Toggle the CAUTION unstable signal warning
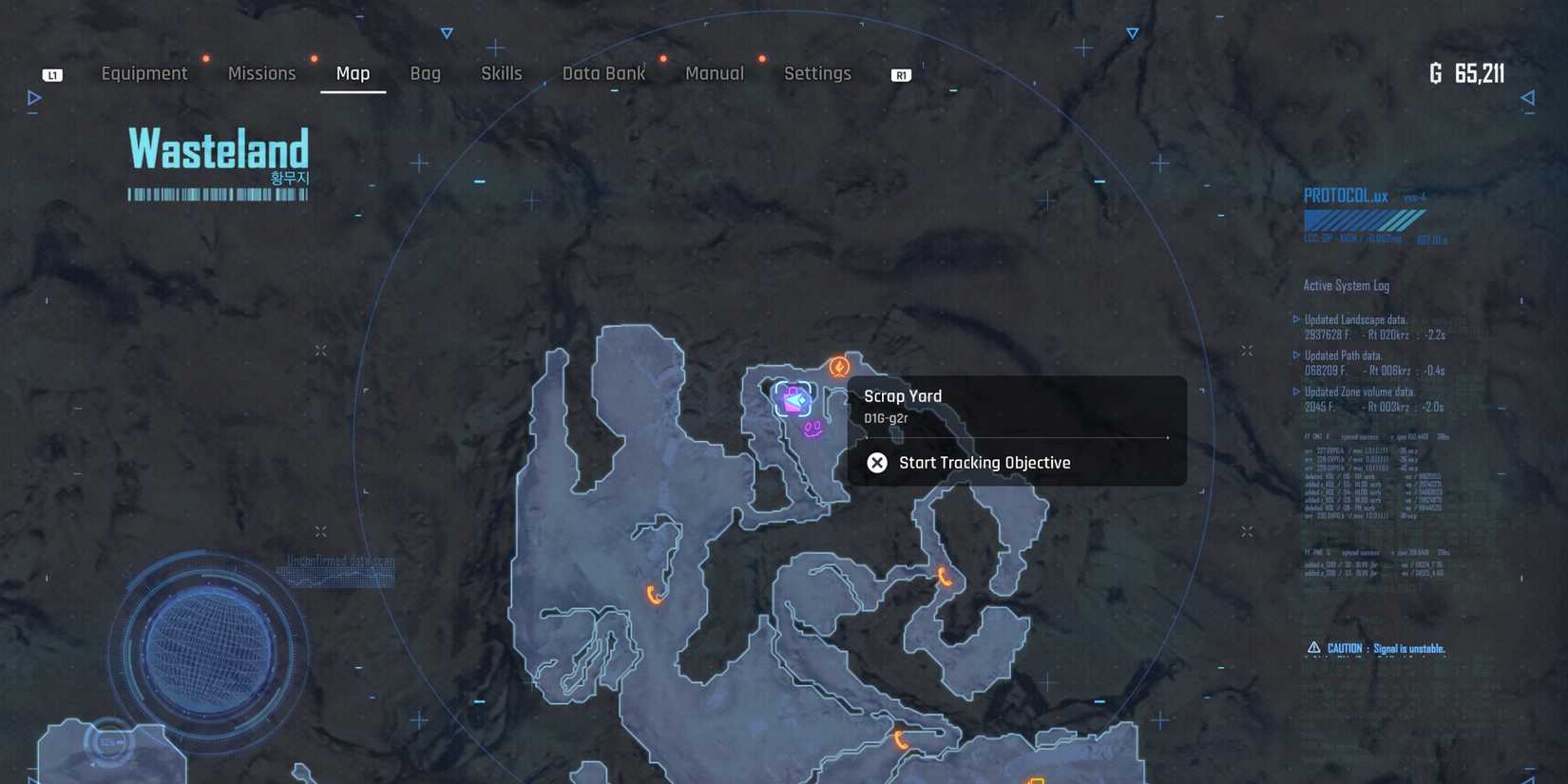The image size is (1568, 784). 1375,647
